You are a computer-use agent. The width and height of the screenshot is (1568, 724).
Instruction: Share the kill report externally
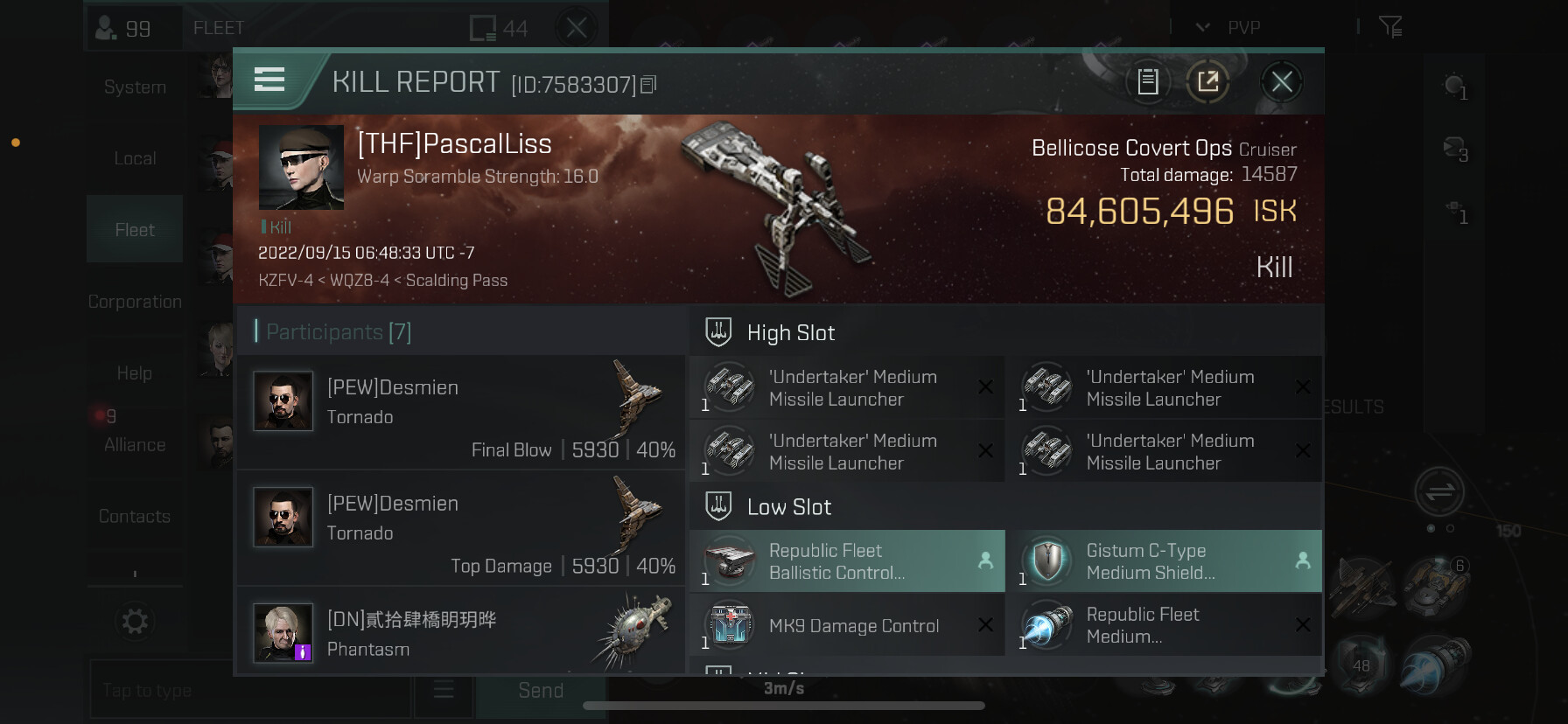pyautogui.click(x=1208, y=82)
